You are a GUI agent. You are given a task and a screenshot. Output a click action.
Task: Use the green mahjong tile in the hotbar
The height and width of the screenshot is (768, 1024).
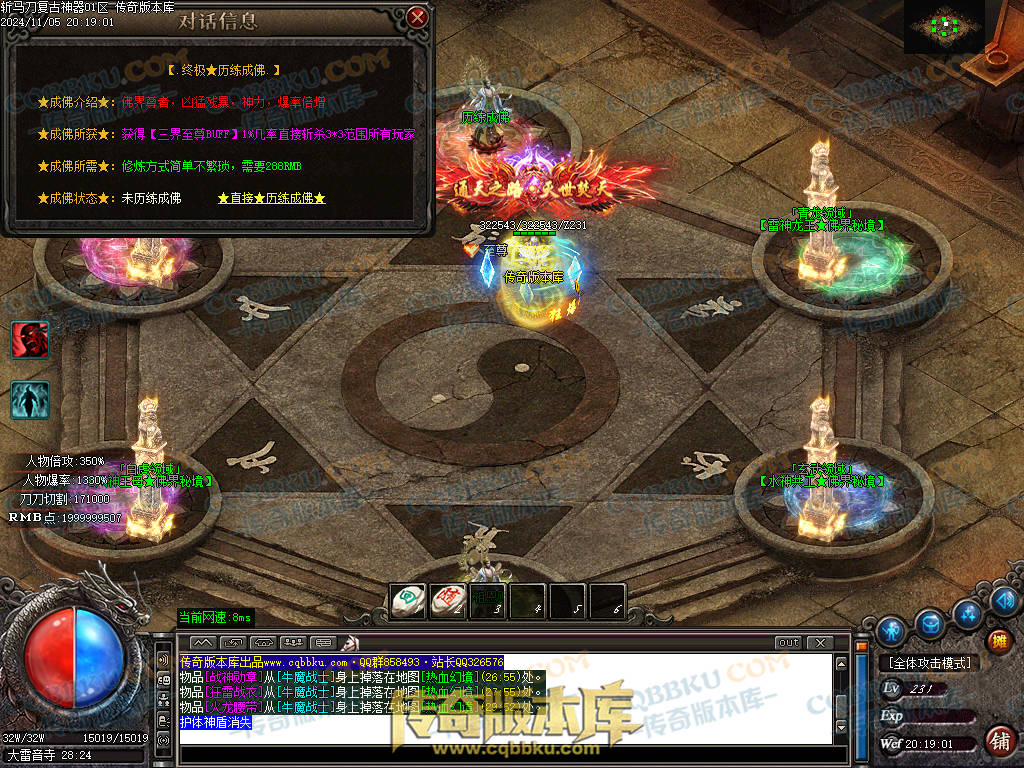click(407, 601)
